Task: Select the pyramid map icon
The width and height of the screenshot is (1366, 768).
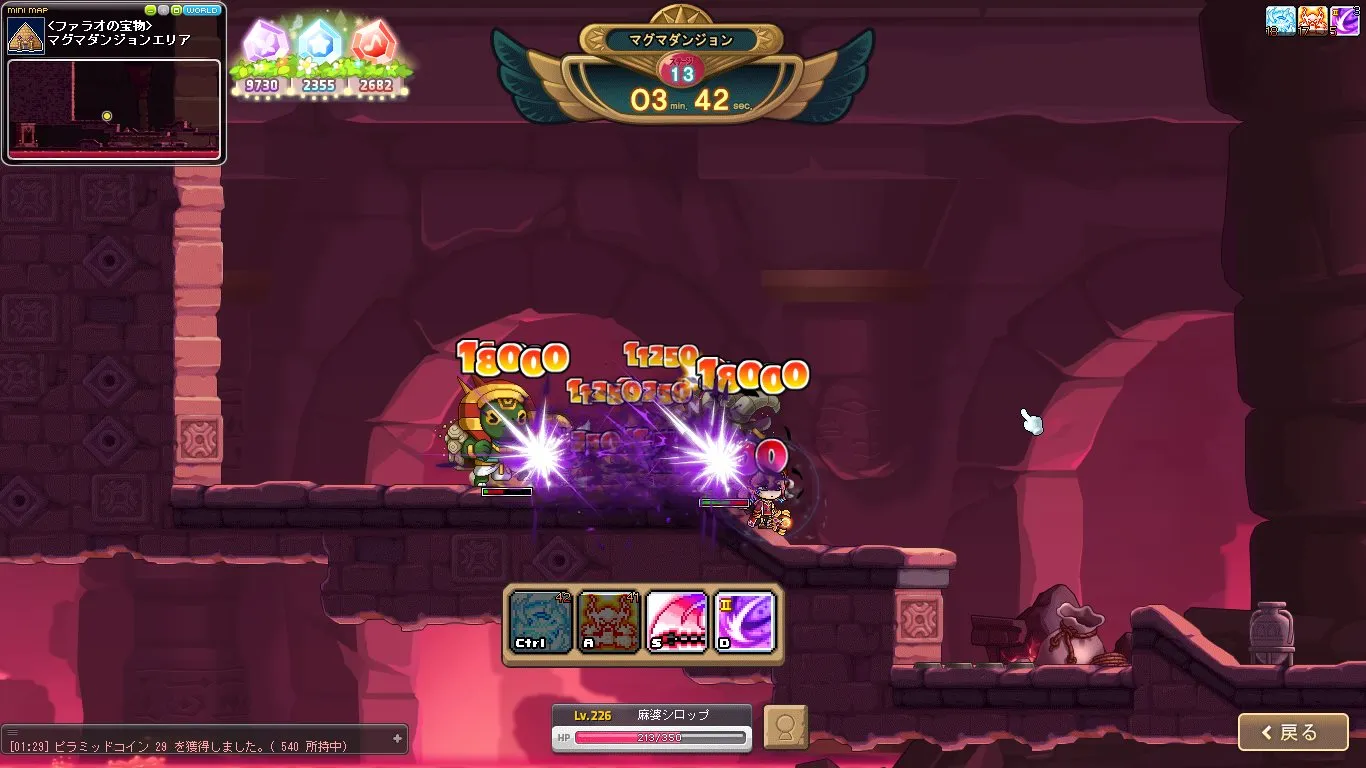Action: [26, 35]
